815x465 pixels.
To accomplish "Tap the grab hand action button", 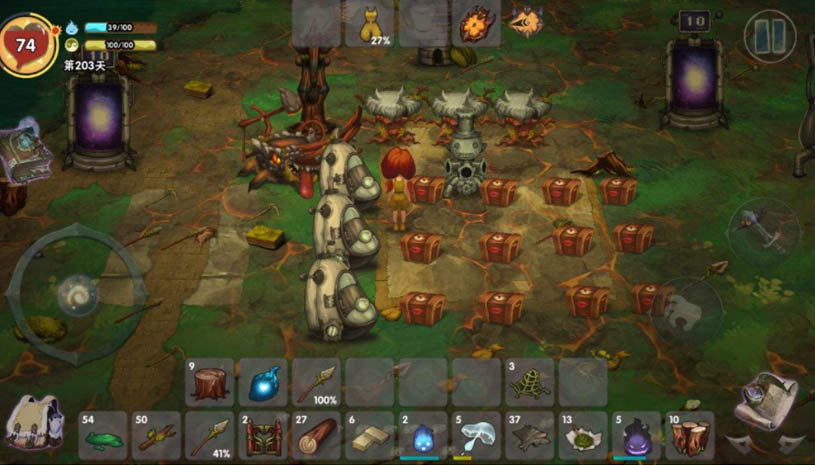I will 689,309.
